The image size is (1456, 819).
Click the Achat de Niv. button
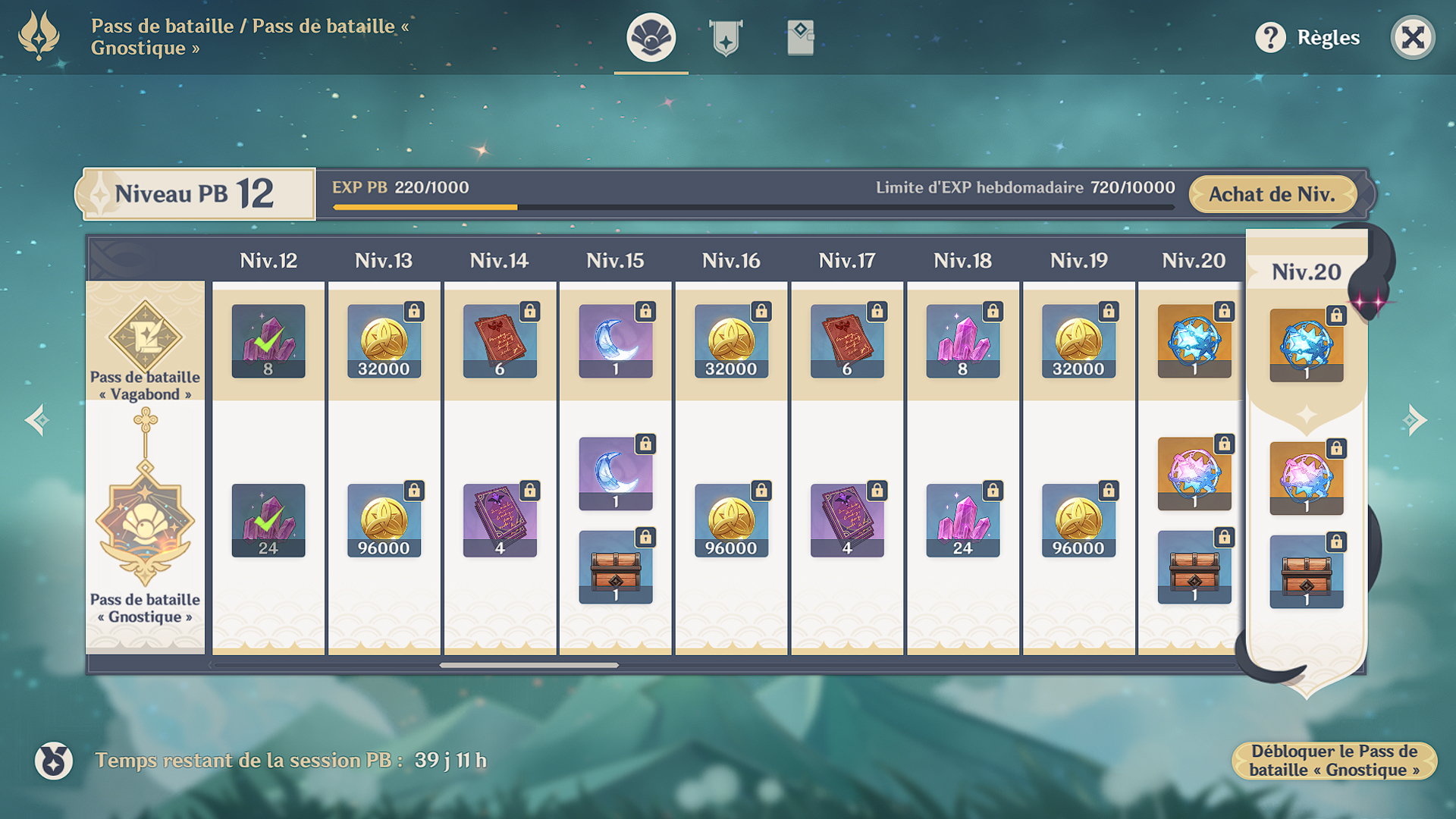[1272, 194]
